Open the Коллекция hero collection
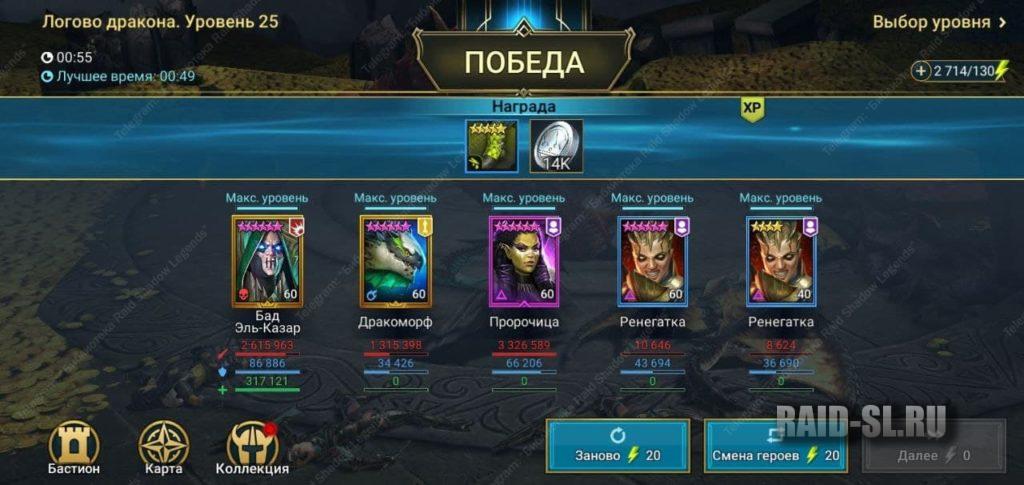Image resolution: width=1024 pixels, height=485 pixels. (x=252, y=446)
